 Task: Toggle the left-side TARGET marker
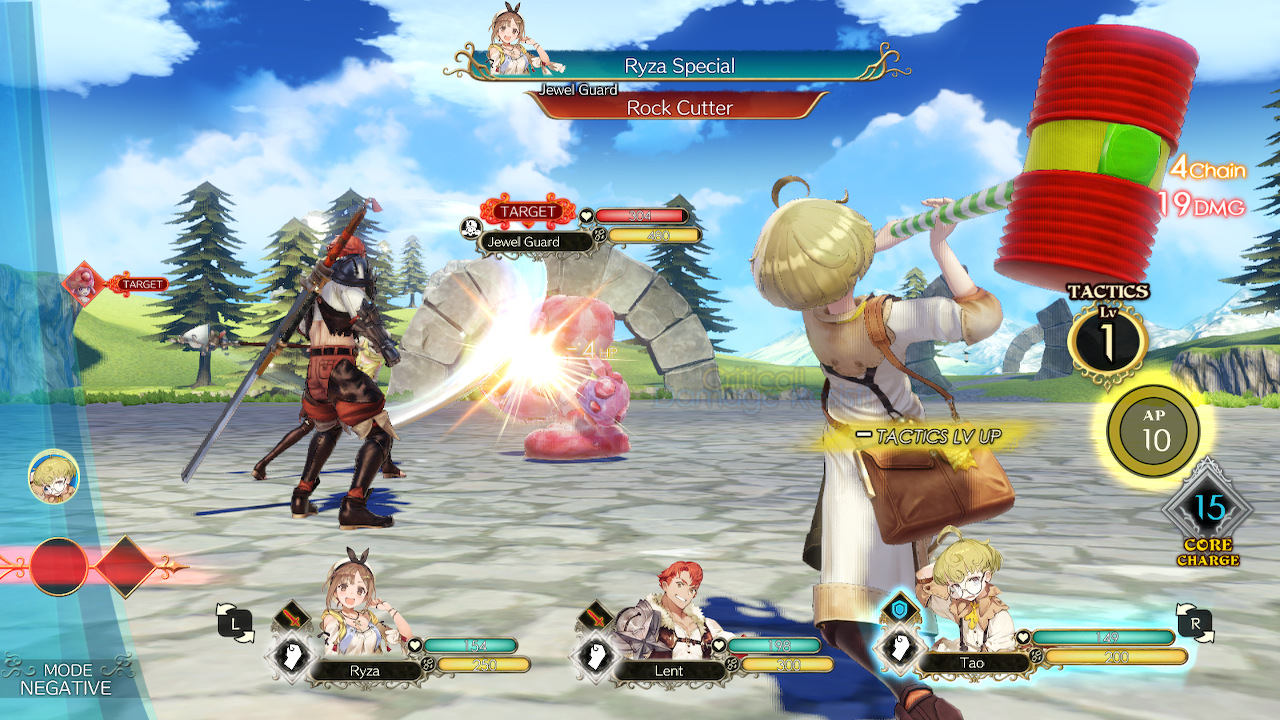144,283
